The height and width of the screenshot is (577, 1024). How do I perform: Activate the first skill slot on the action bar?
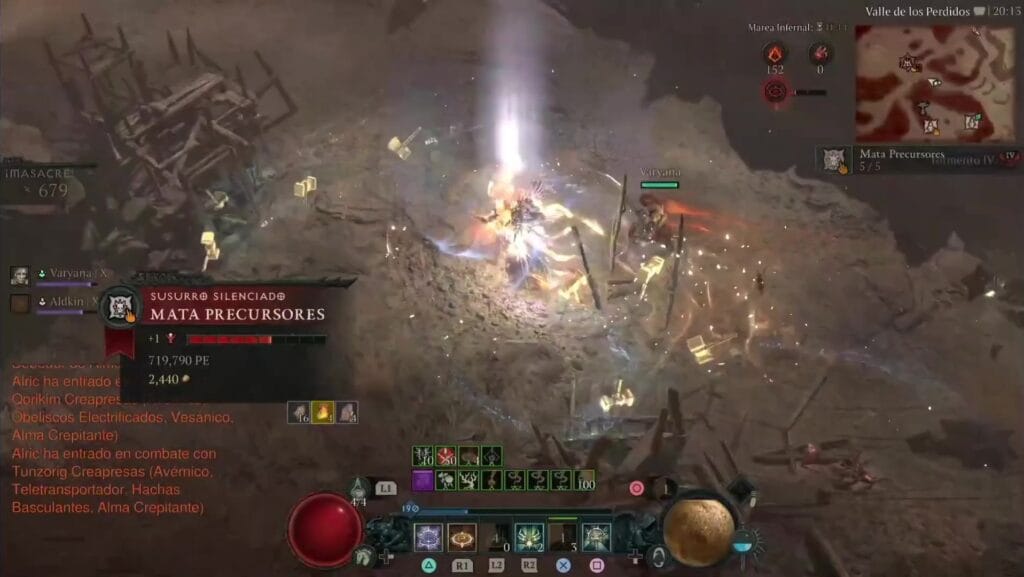coord(428,537)
